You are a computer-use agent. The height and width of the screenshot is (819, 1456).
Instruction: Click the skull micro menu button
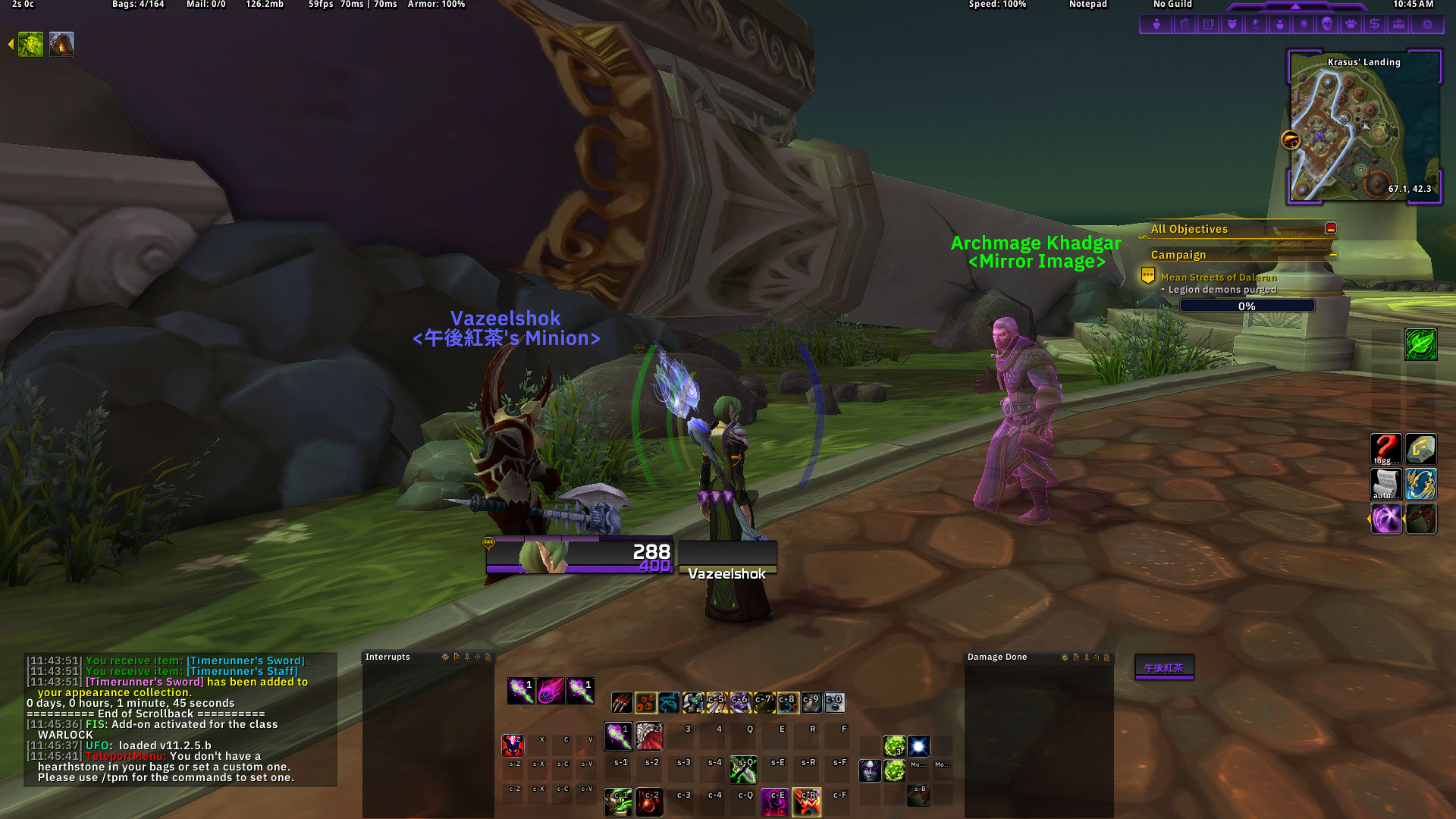tap(1326, 24)
